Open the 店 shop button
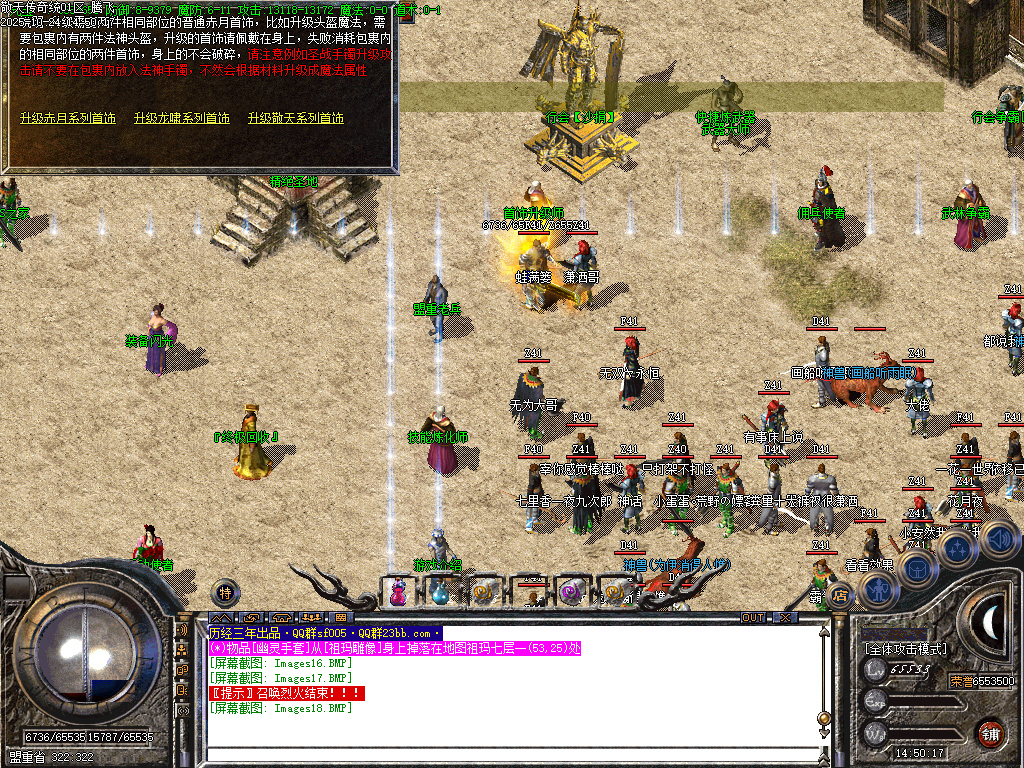 click(842, 597)
